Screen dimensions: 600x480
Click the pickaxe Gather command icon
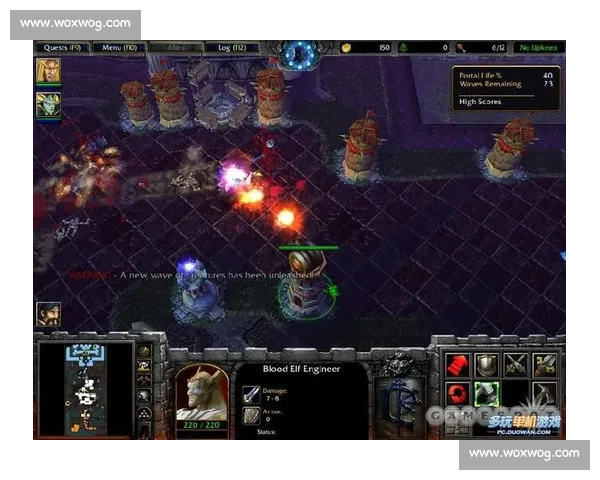[x=545, y=392]
